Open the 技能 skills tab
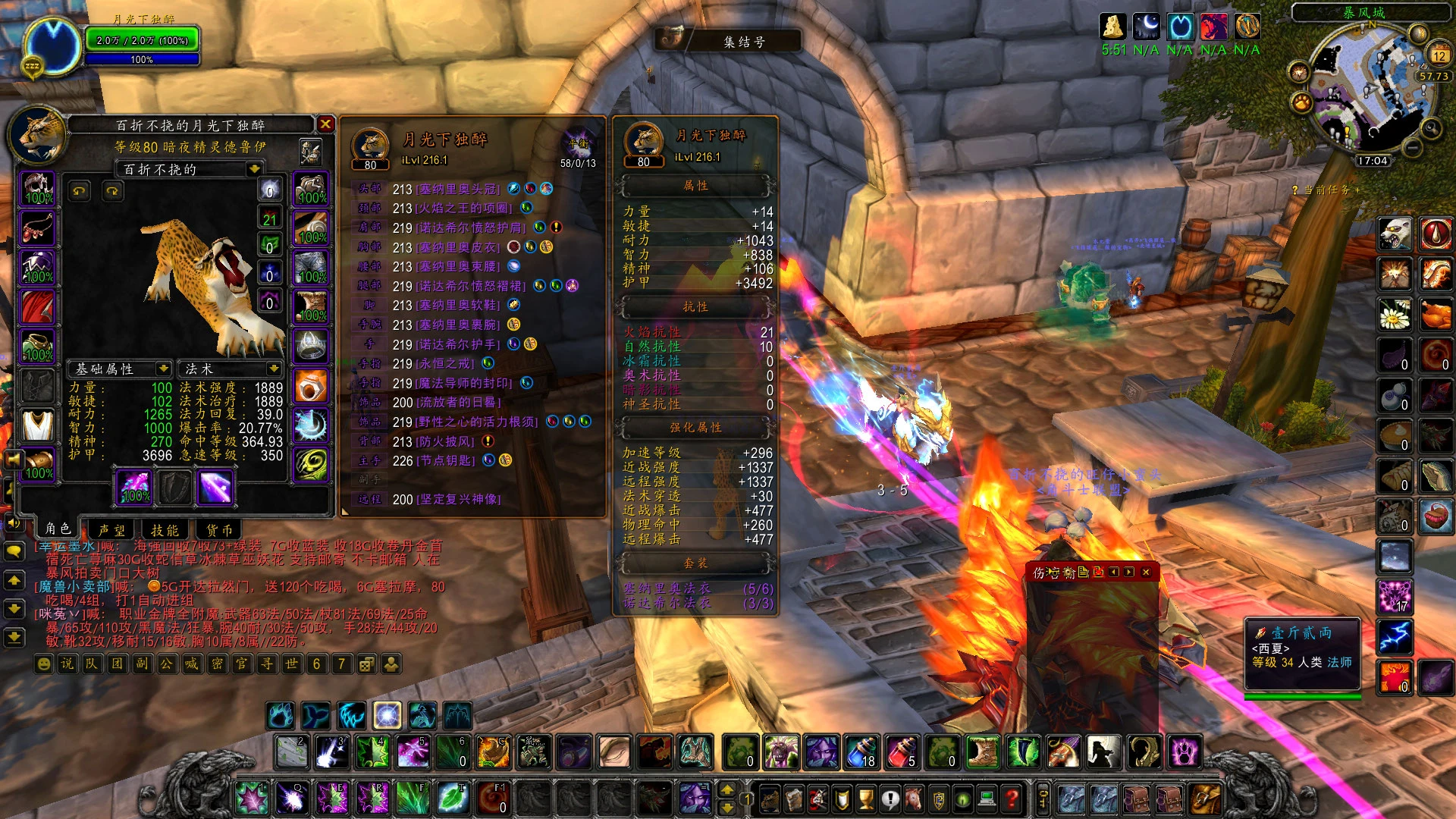The height and width of the screenshot is (819, 1456). pos(165,529)
